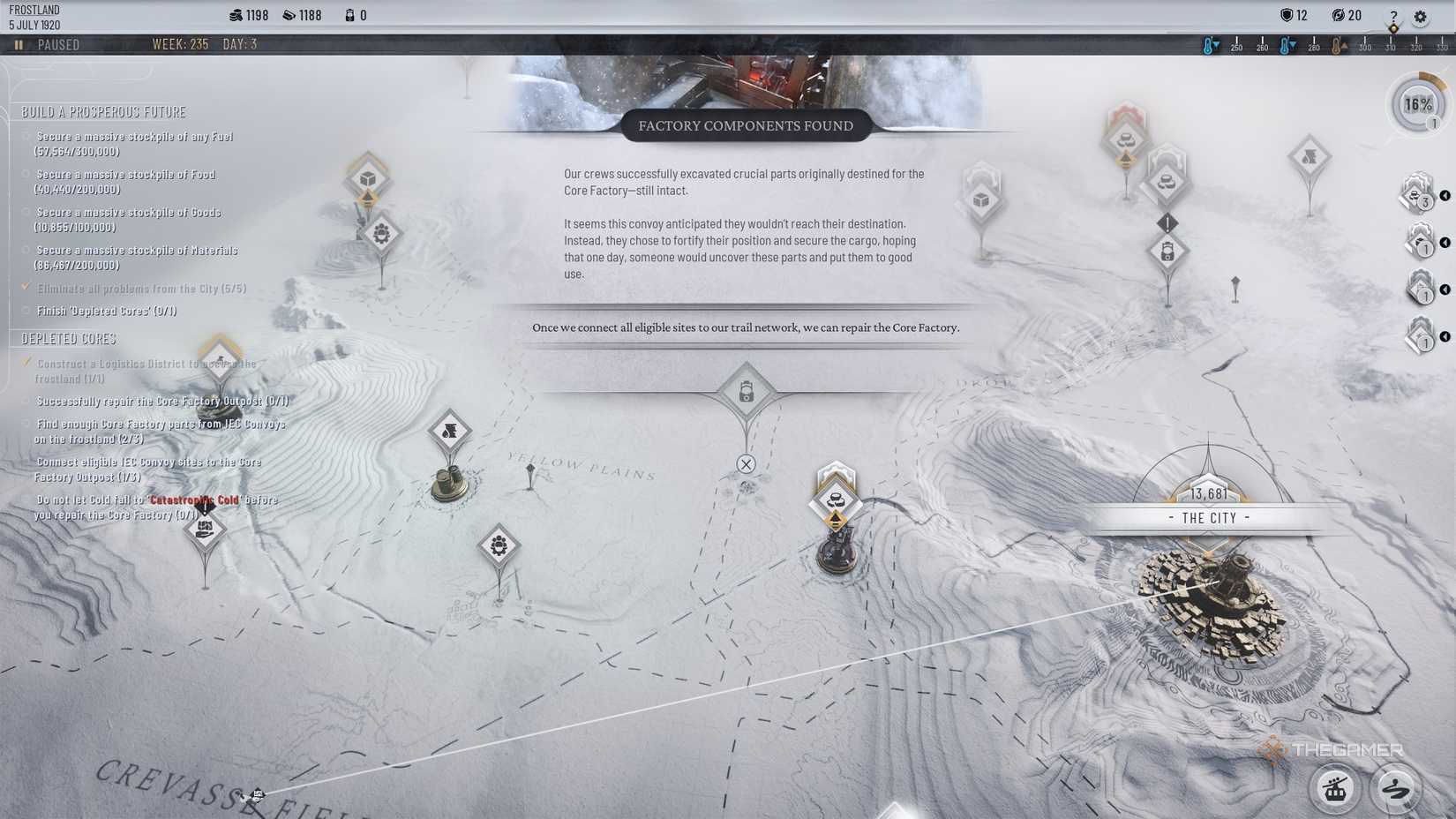Image resolution: width=1456 pixels, height=819 pixels.
Task: Select the shield counter in the top bar
Action: coord(1294,15)
